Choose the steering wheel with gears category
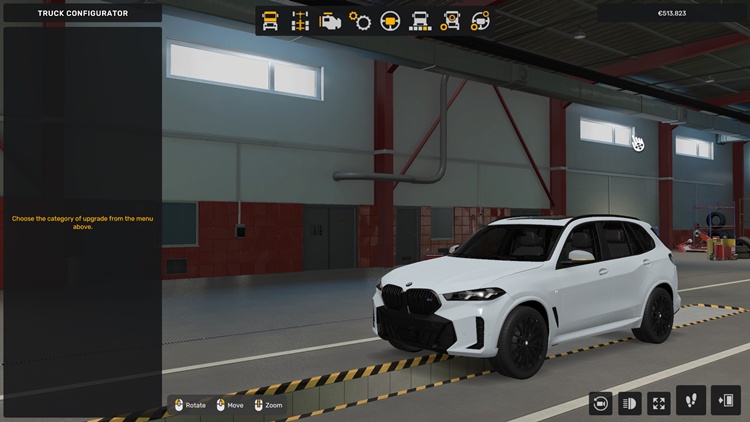 click(x=481, y=20)
